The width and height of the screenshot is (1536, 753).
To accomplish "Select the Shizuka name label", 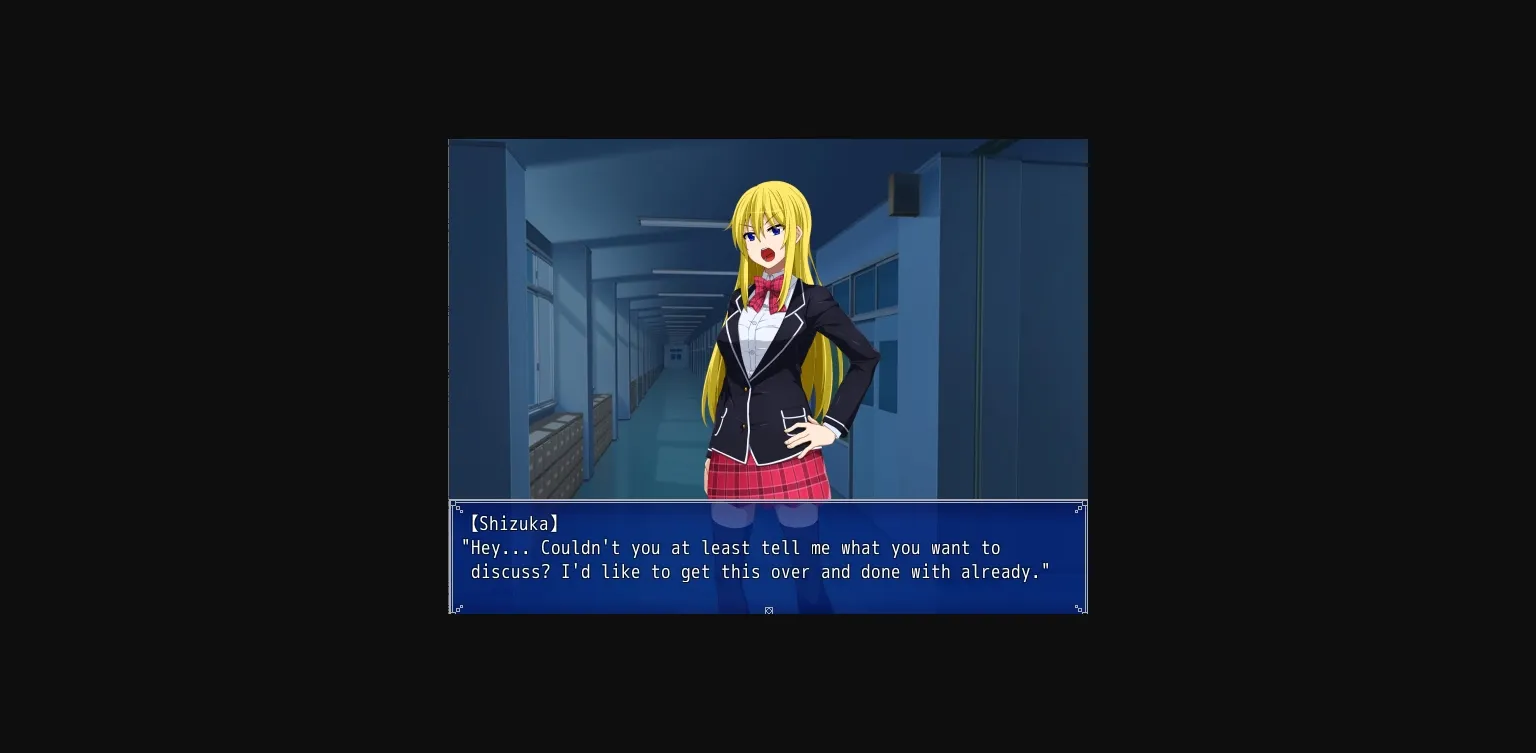I will click(511, 523).
